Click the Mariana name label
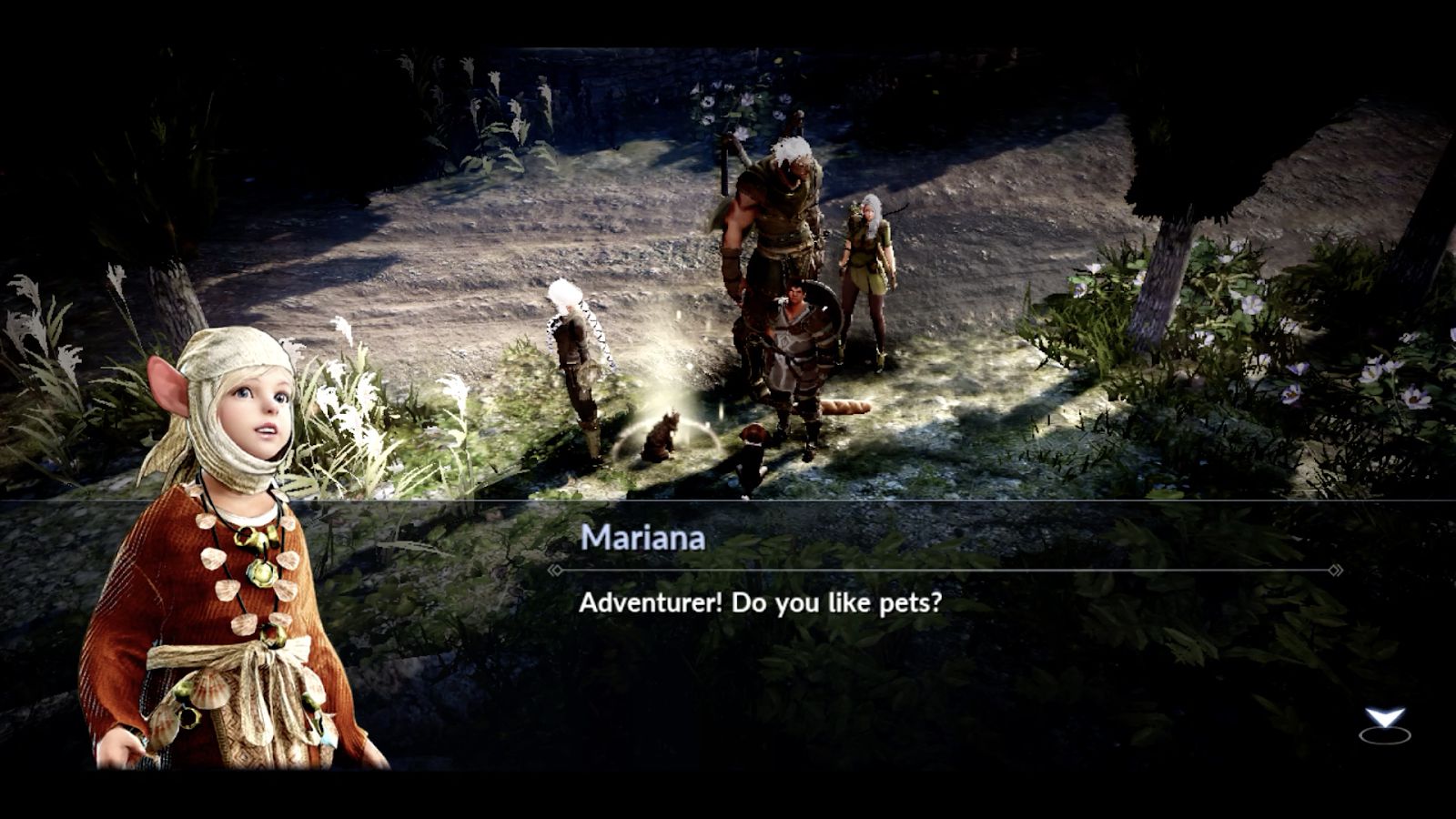The image size is (1456, 819). coord(642,539)
